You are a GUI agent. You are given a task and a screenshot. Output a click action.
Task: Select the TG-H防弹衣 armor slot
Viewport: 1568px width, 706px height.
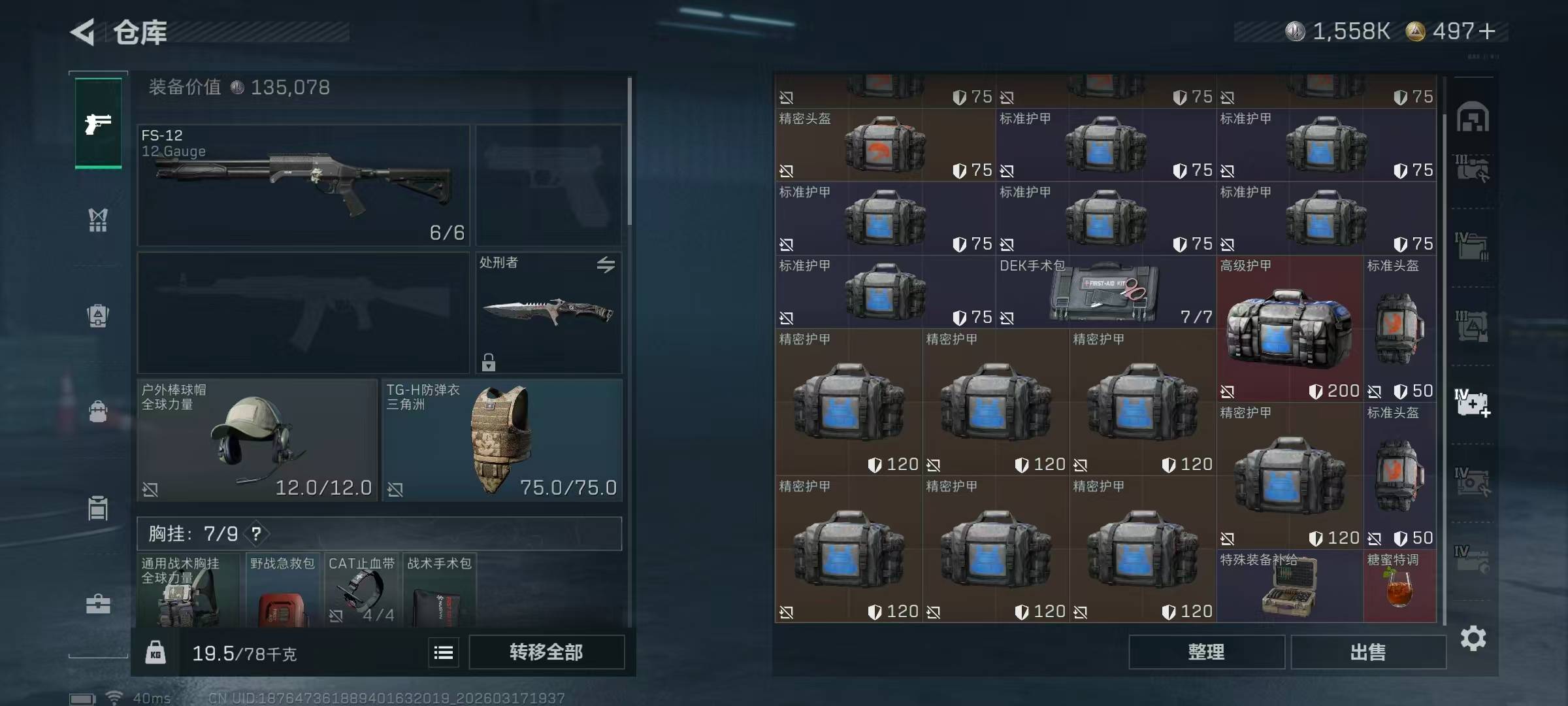pyautogui.click(x=502, y=440)
